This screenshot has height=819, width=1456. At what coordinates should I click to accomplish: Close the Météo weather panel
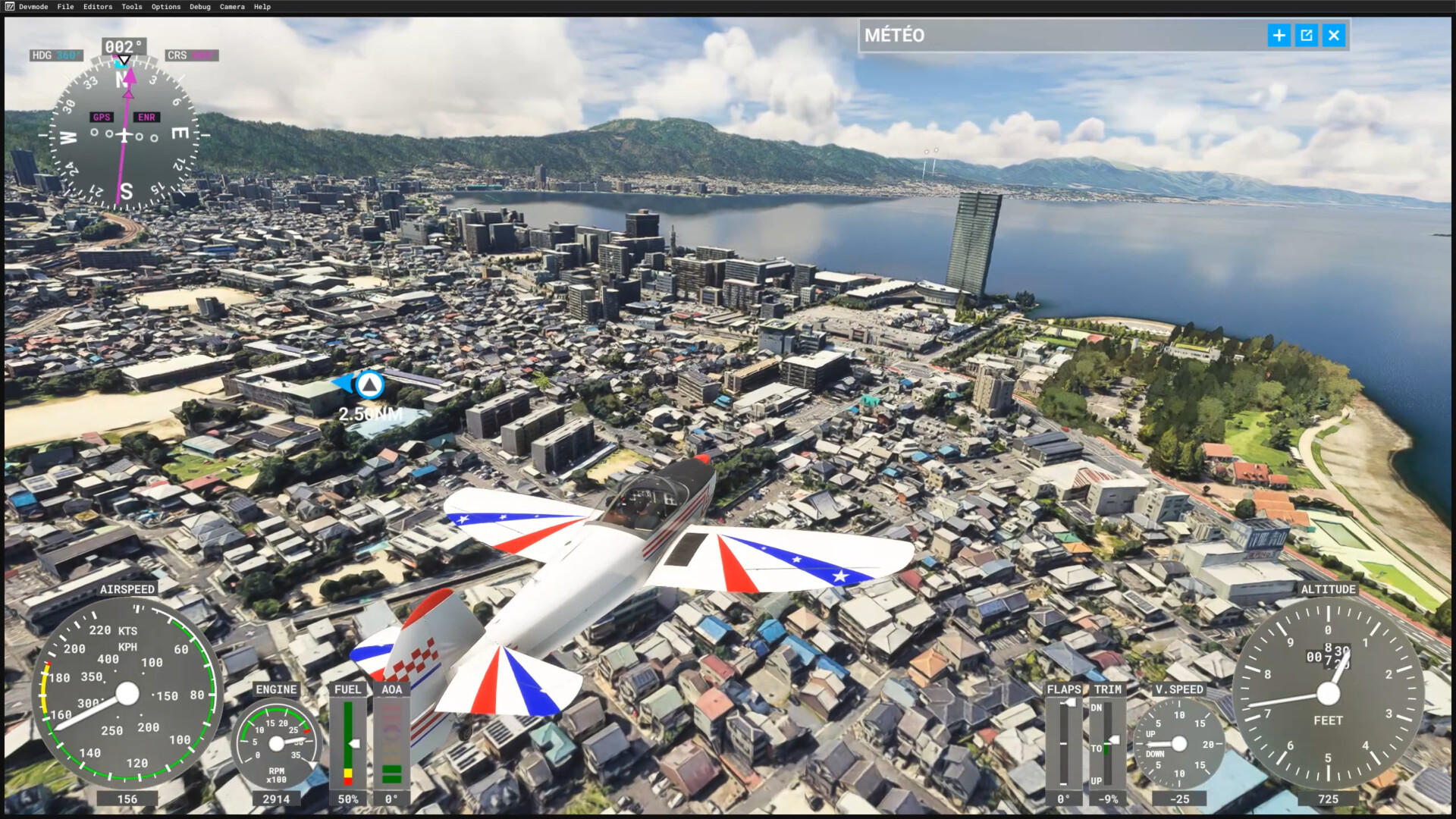[x=1334, y=36]
